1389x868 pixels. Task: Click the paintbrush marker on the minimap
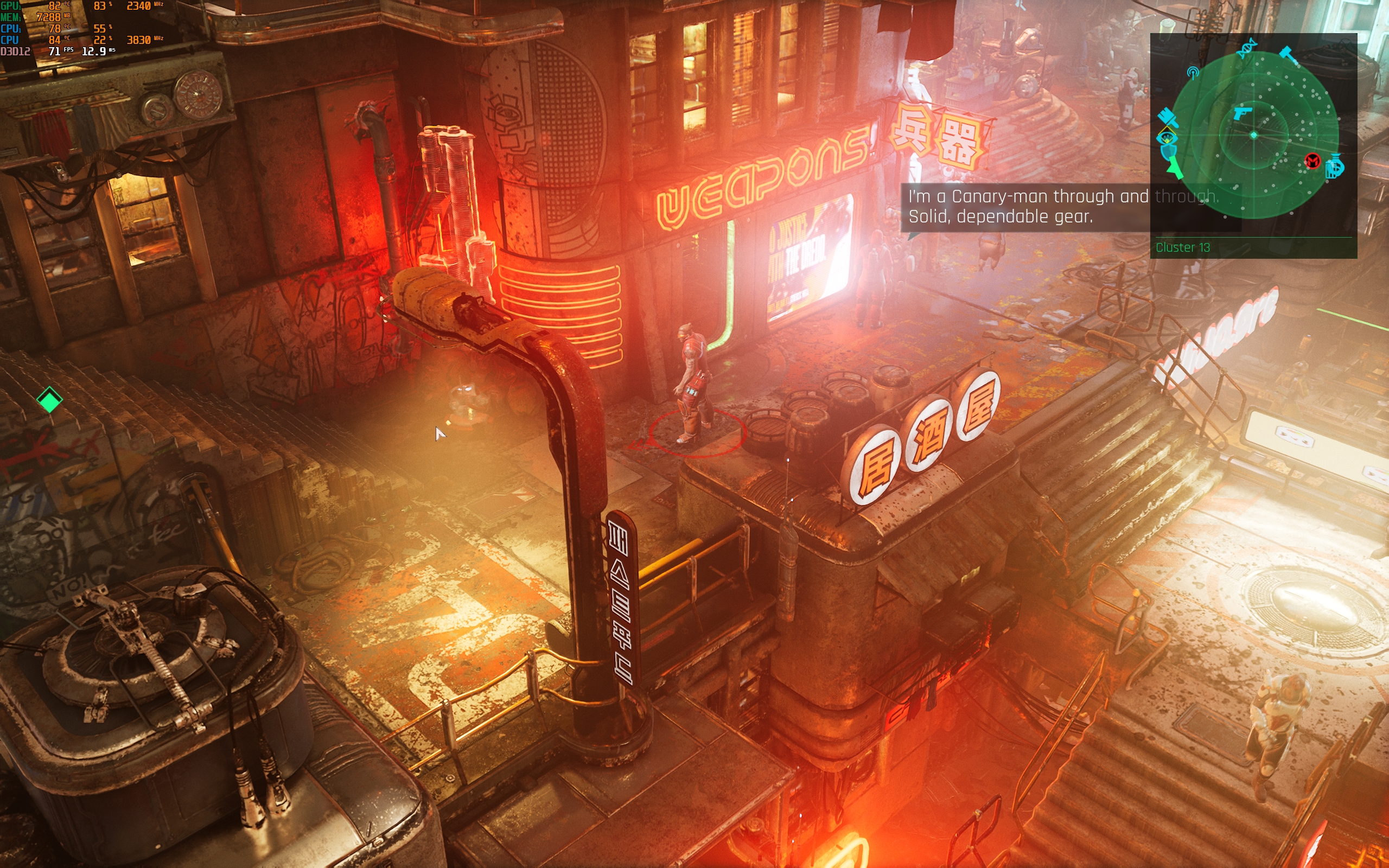1167,118
